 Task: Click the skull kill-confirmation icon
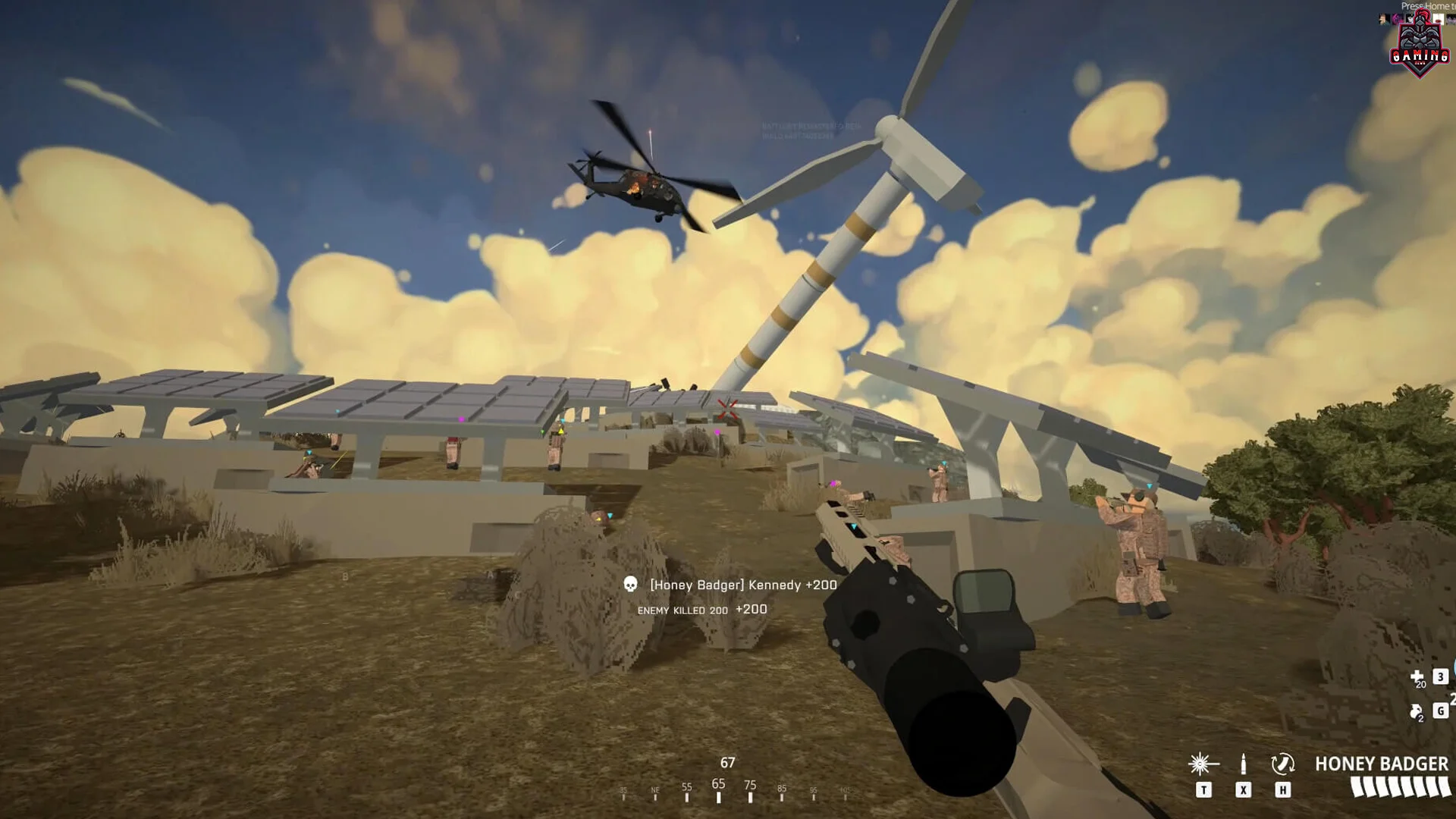(x=630, y=585)
